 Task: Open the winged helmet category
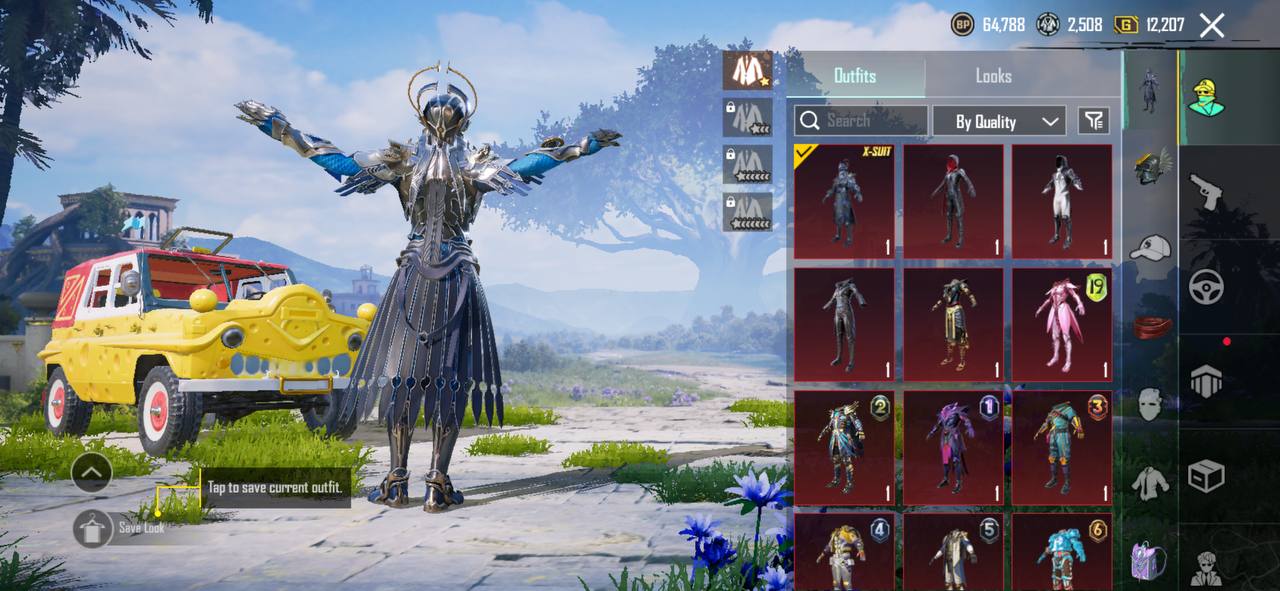point(1150,166)
